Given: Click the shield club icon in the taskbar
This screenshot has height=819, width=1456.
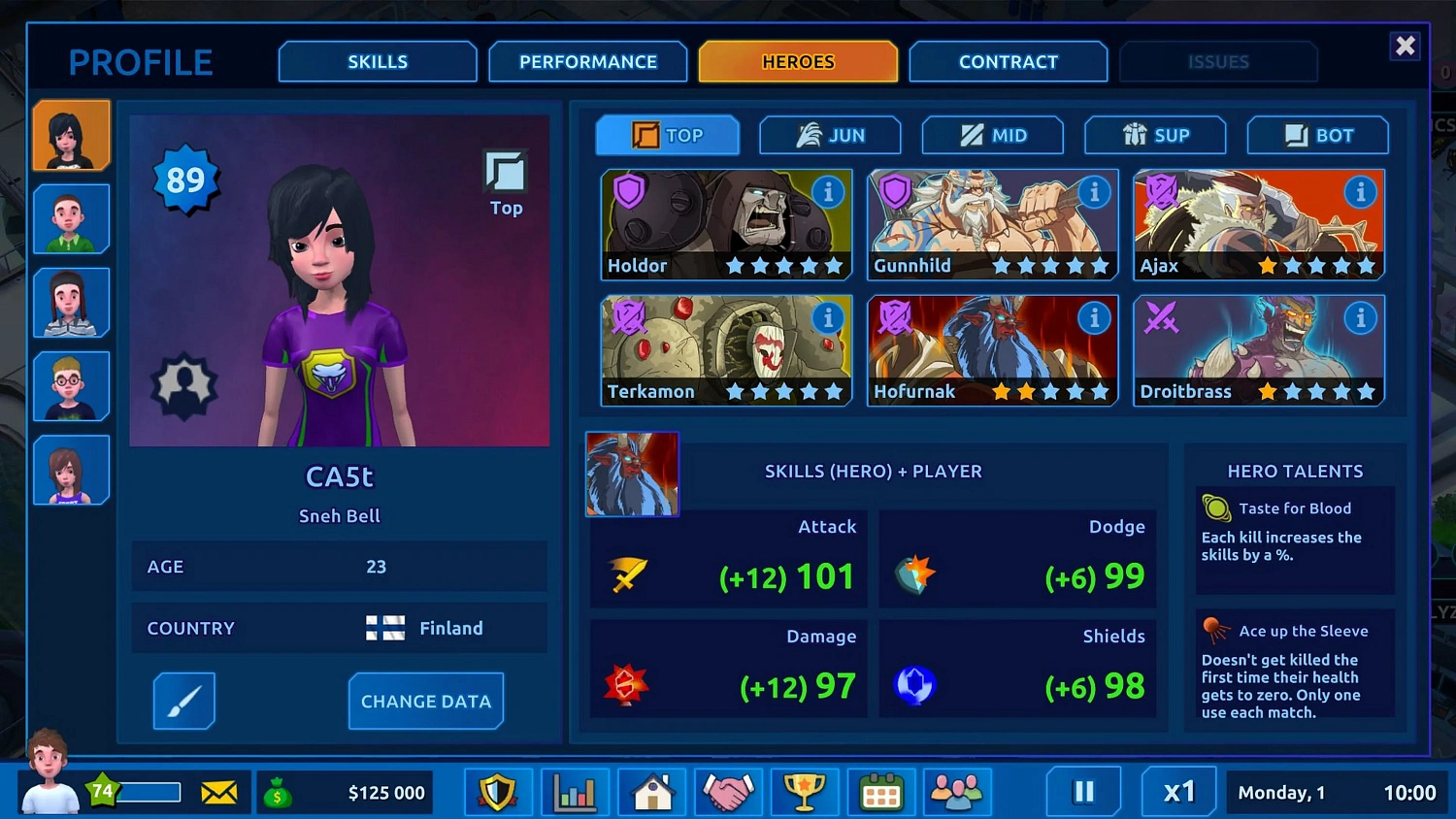Looking at the screenshot, I should tap(498, 792).
